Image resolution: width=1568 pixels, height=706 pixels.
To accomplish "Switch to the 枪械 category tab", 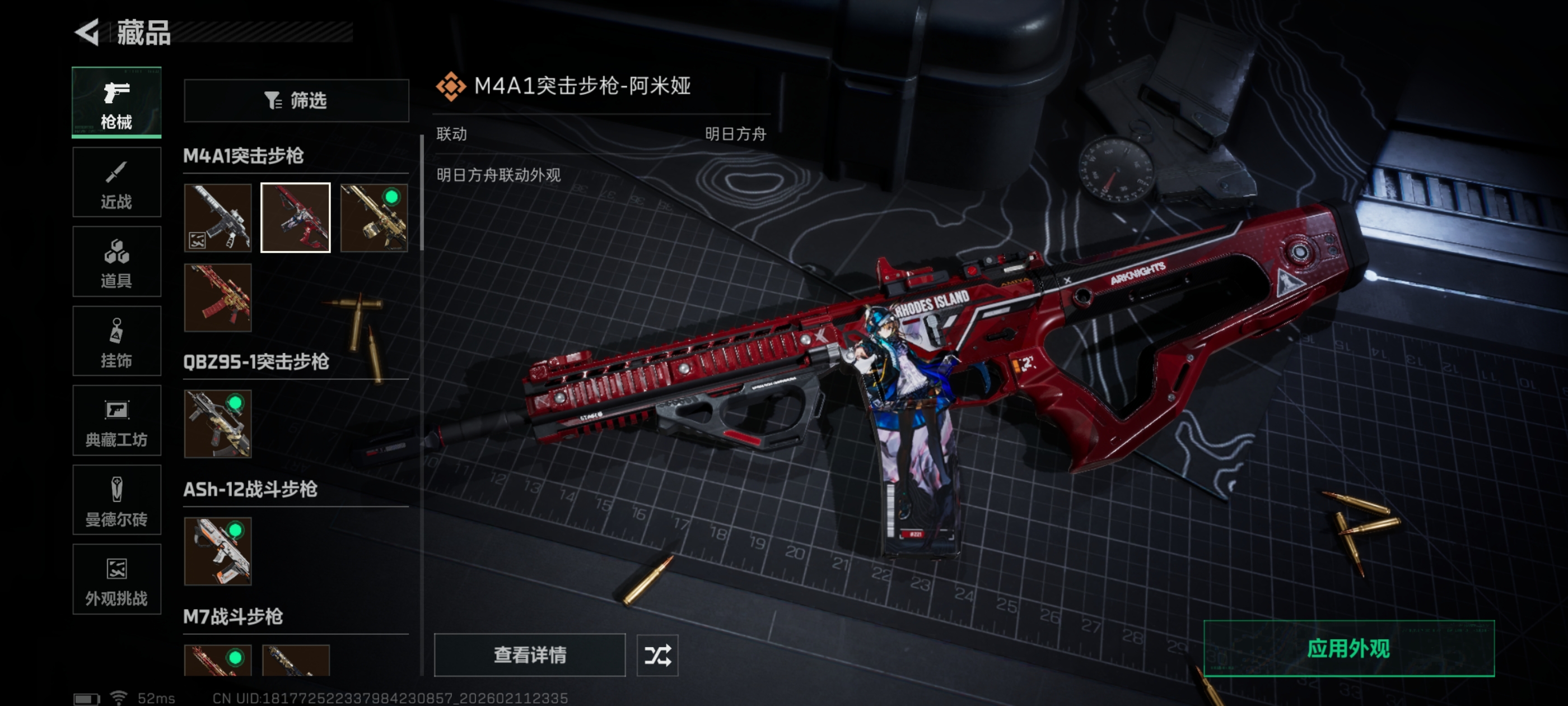I will (x=116, y=103).
